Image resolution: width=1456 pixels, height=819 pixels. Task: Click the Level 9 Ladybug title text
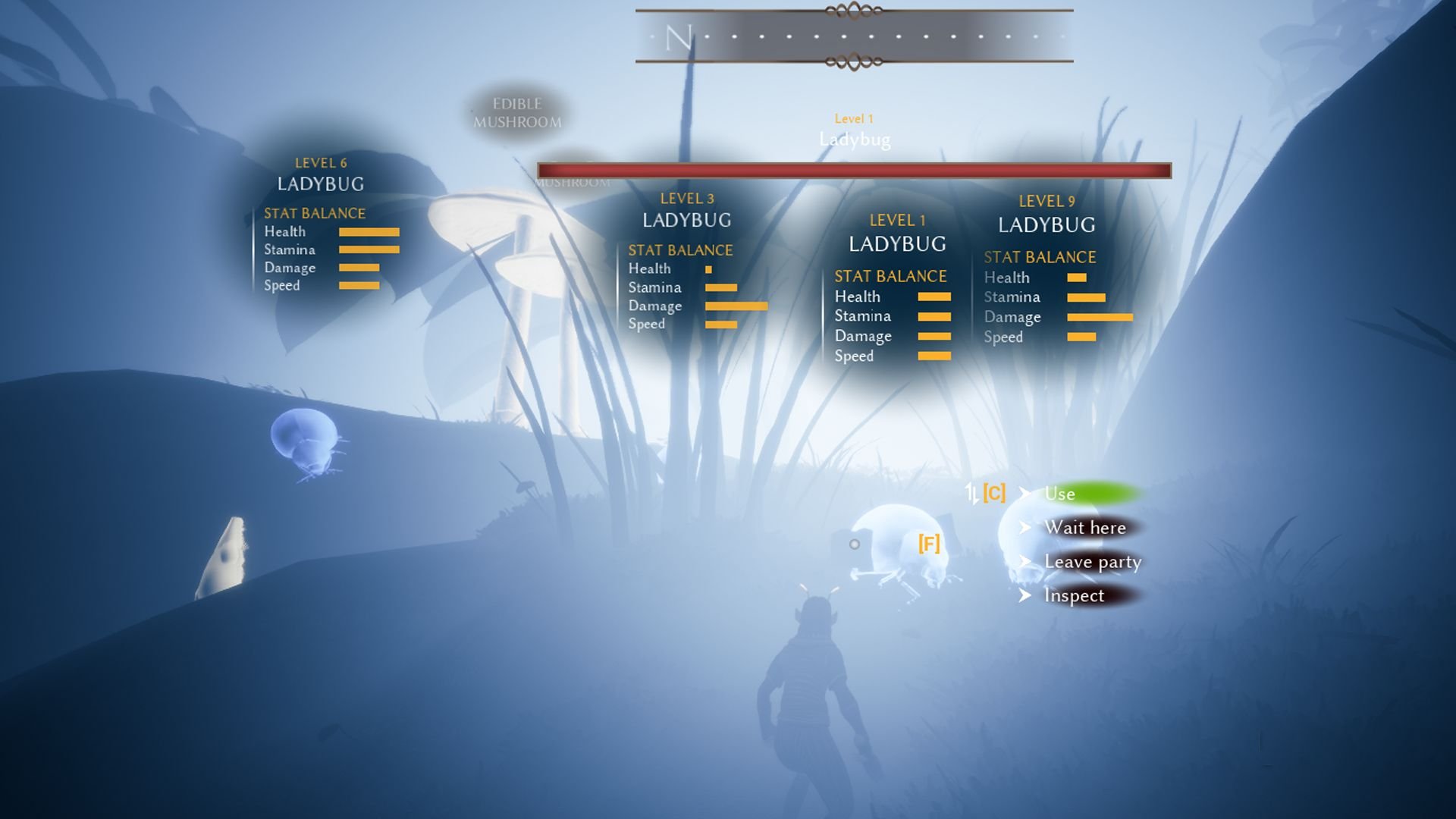click(1046, 224)
